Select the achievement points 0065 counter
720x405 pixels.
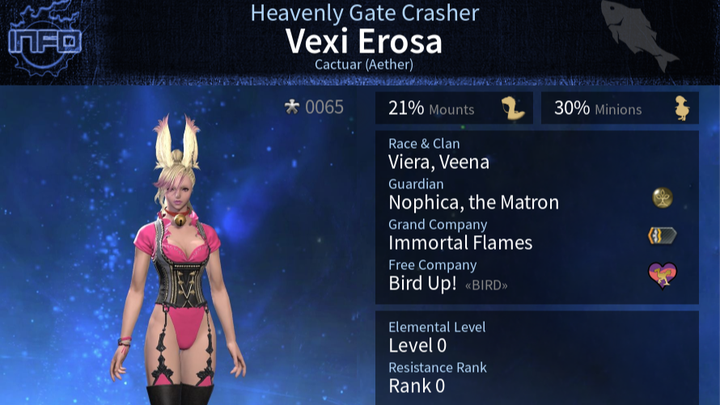coord(315,108)
